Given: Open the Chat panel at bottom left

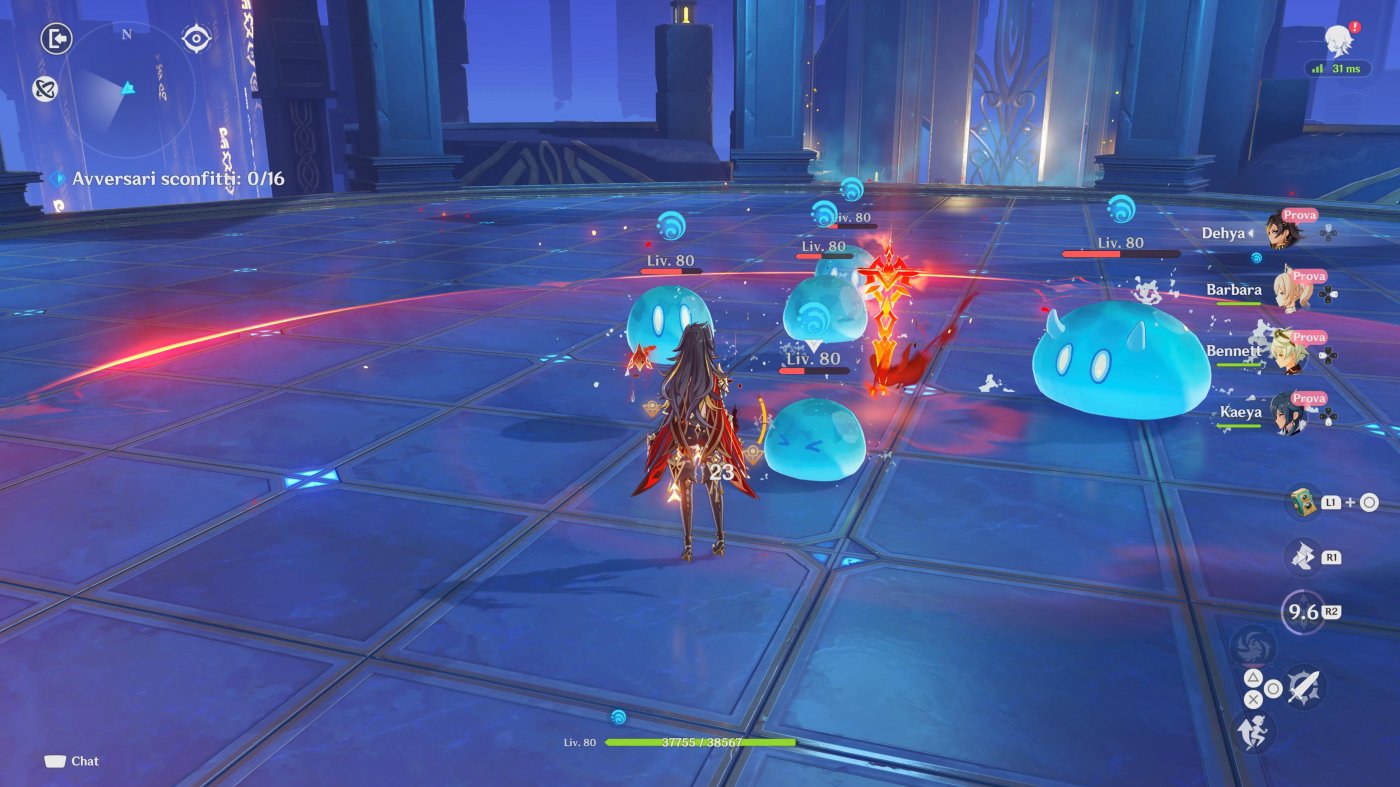Looking at the screenshot, I should pyautogui.click(x=70, y=761).
